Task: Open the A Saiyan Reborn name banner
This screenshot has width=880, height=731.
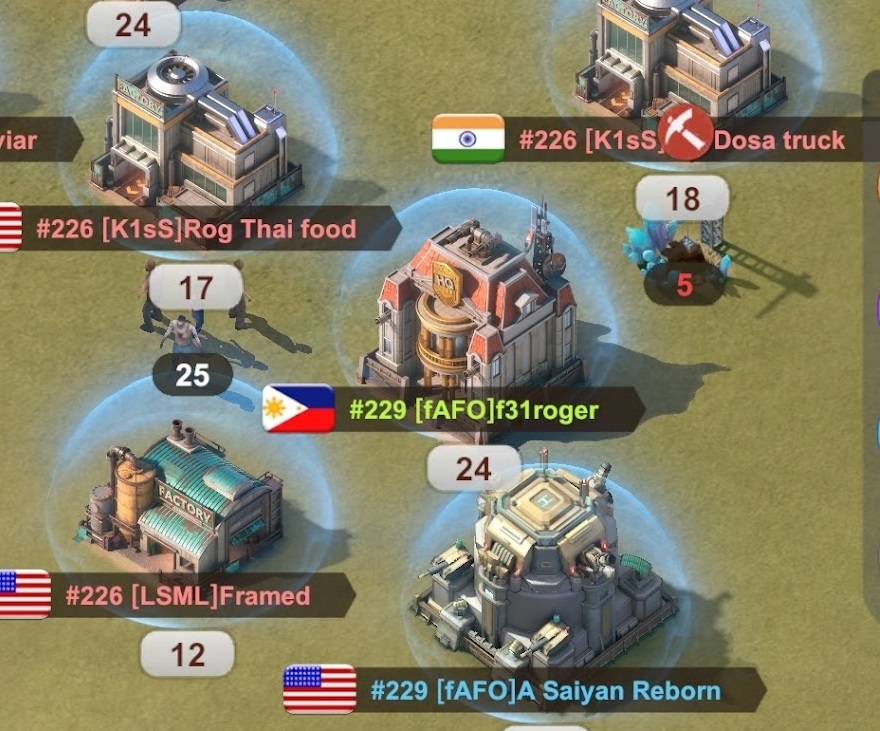Action: tap(545, 691)
